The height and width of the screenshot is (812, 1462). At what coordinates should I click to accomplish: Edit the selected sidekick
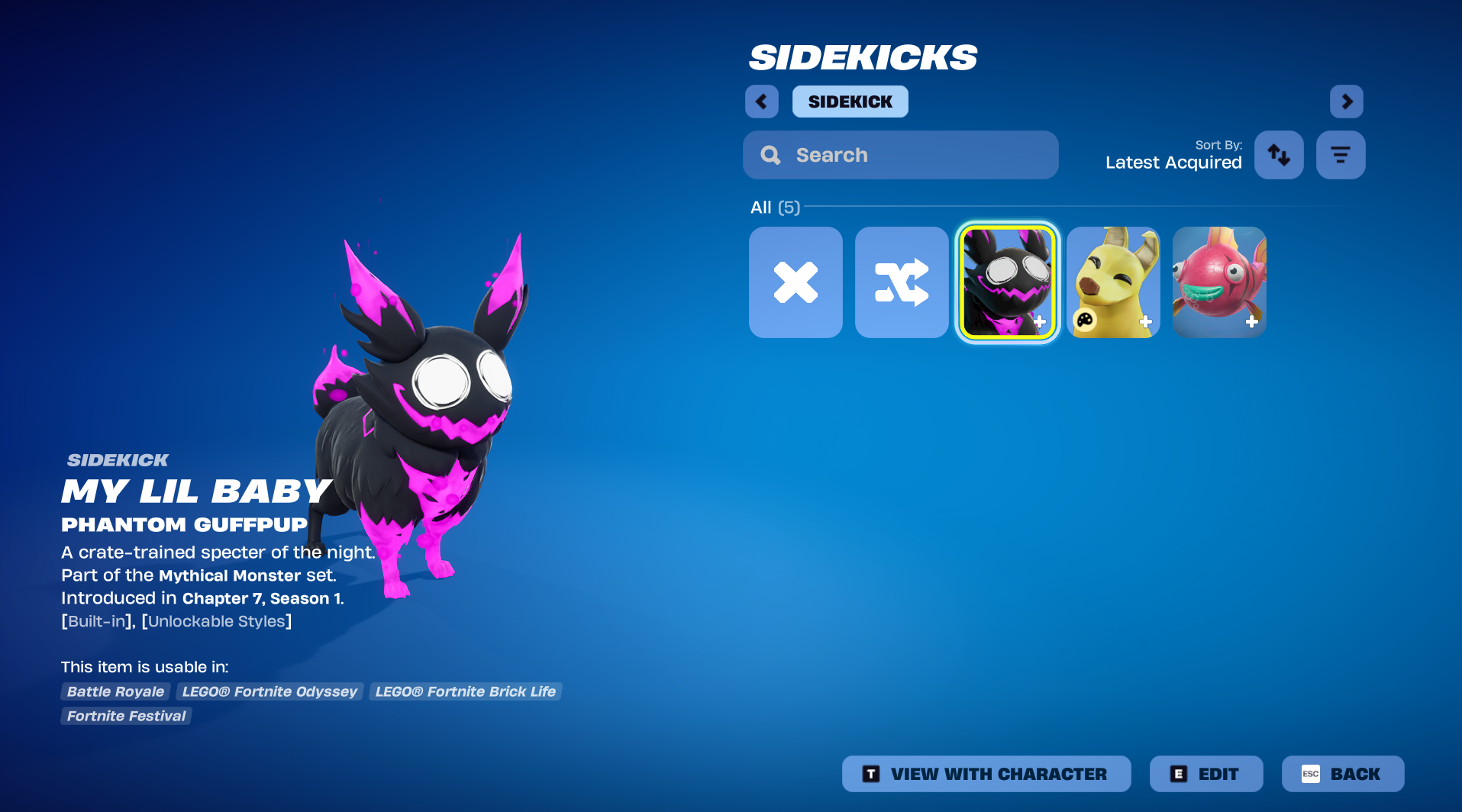(1205, 774)
